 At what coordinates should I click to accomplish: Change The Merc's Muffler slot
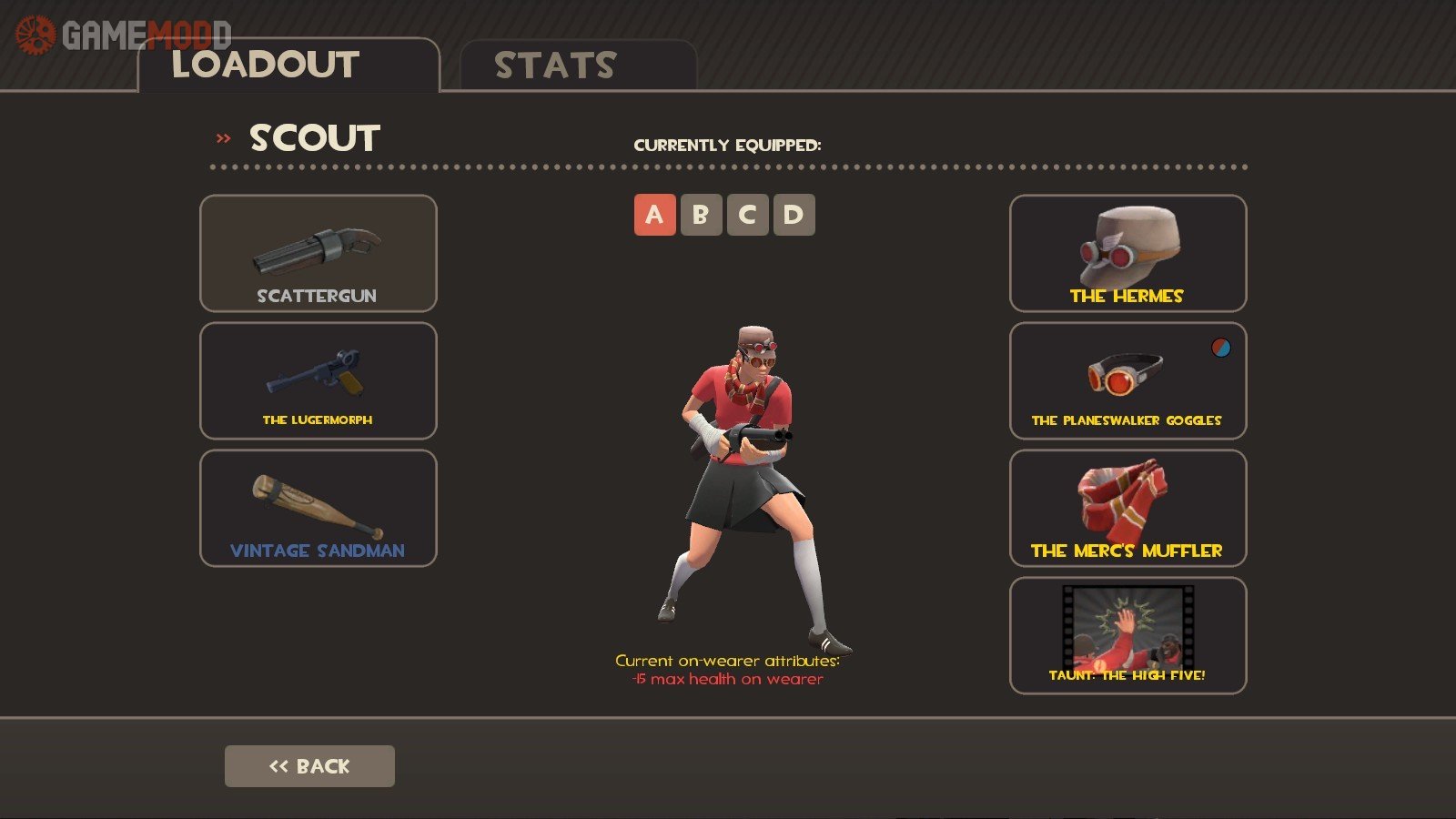(1127, 509)
